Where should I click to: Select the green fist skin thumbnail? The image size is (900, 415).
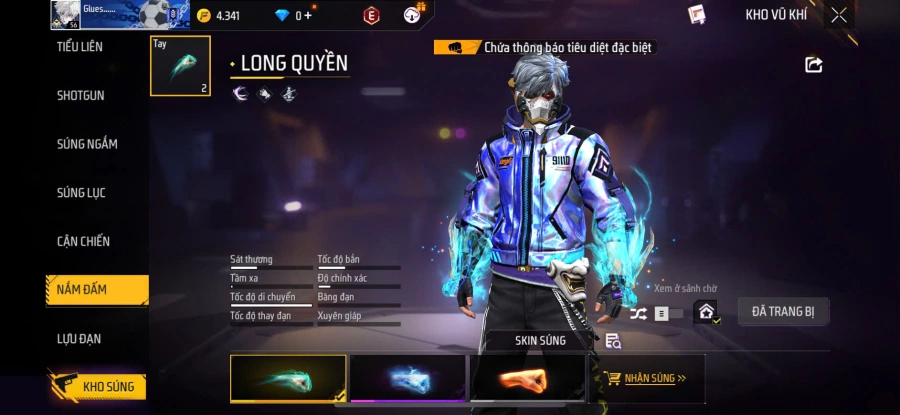(288, 379)
